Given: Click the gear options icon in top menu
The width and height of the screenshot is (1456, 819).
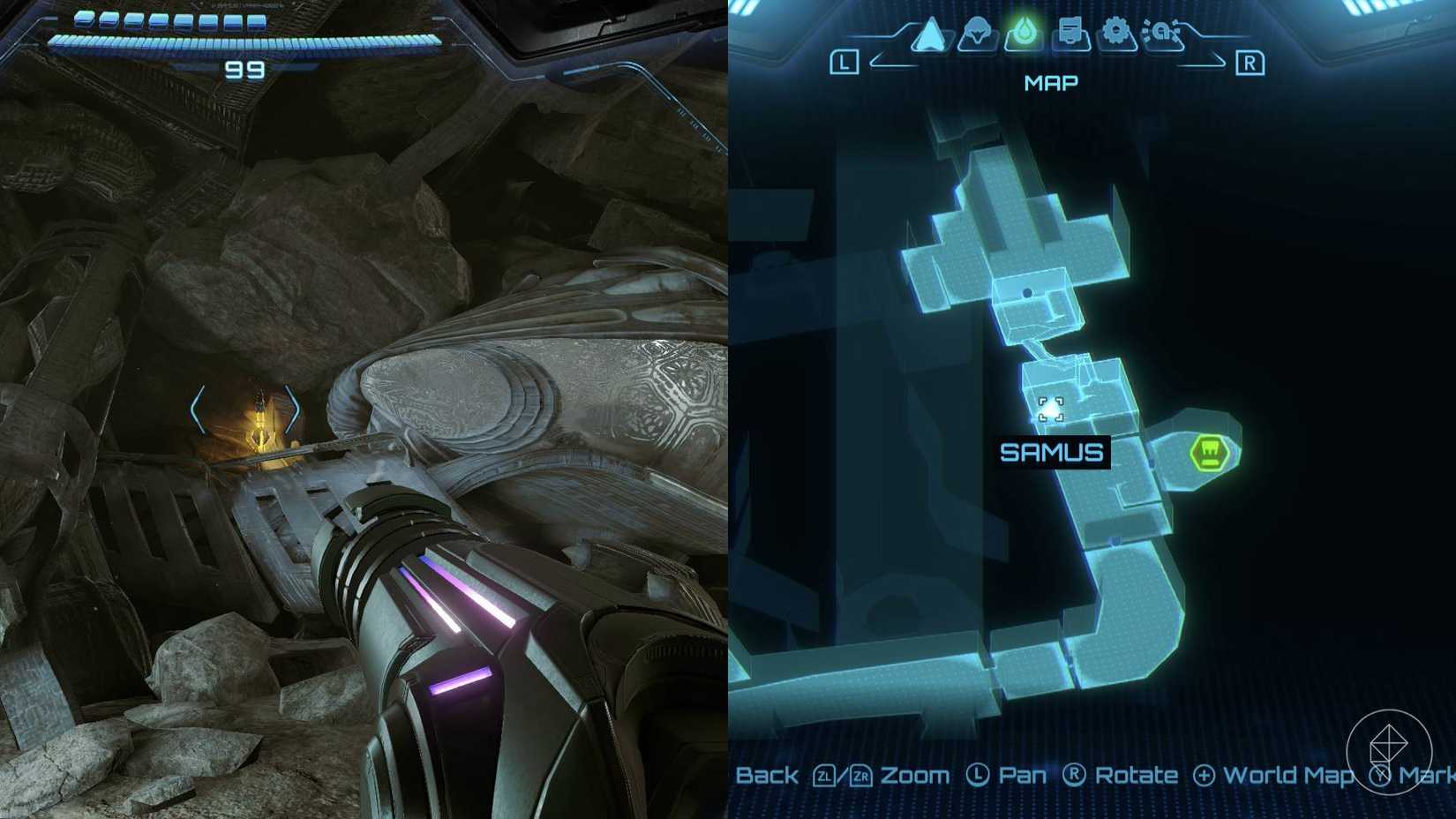Looking at the screenshot, I should pyautogui.click(x=1117, y=31).
